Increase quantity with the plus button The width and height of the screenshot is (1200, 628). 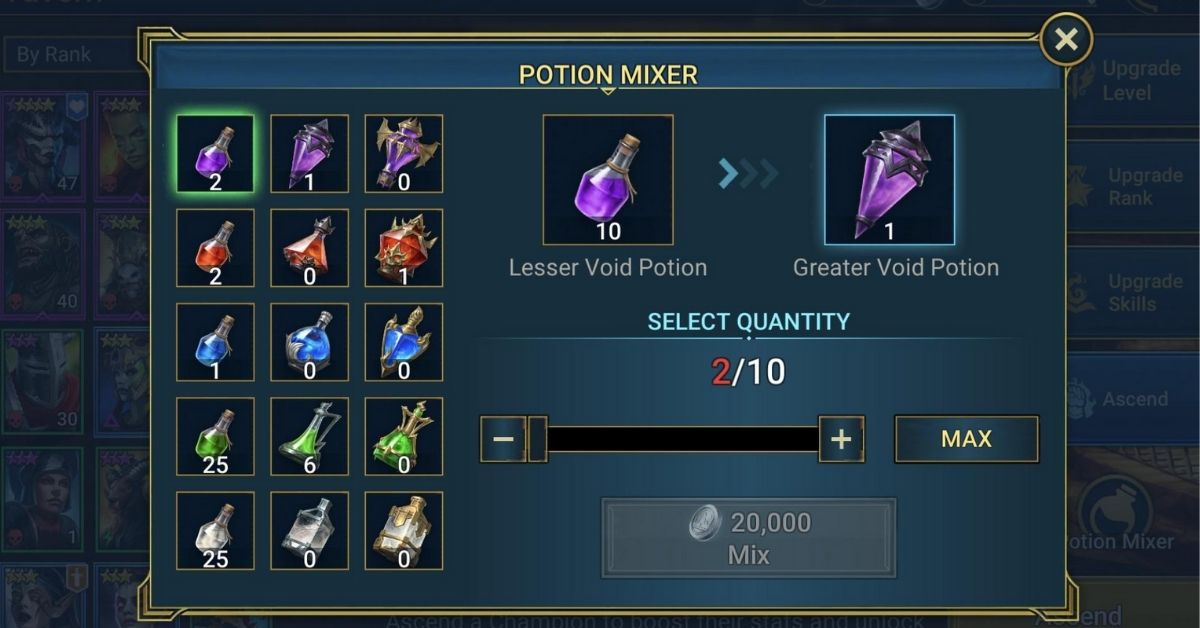point(841,439)
